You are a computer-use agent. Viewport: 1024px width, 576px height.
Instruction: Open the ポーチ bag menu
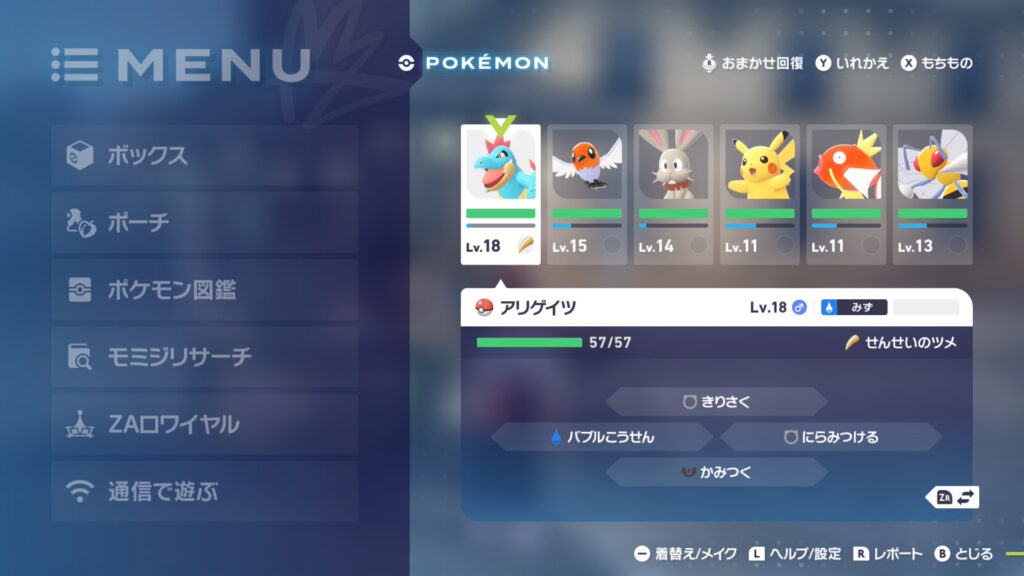click(x=204, y=223)
